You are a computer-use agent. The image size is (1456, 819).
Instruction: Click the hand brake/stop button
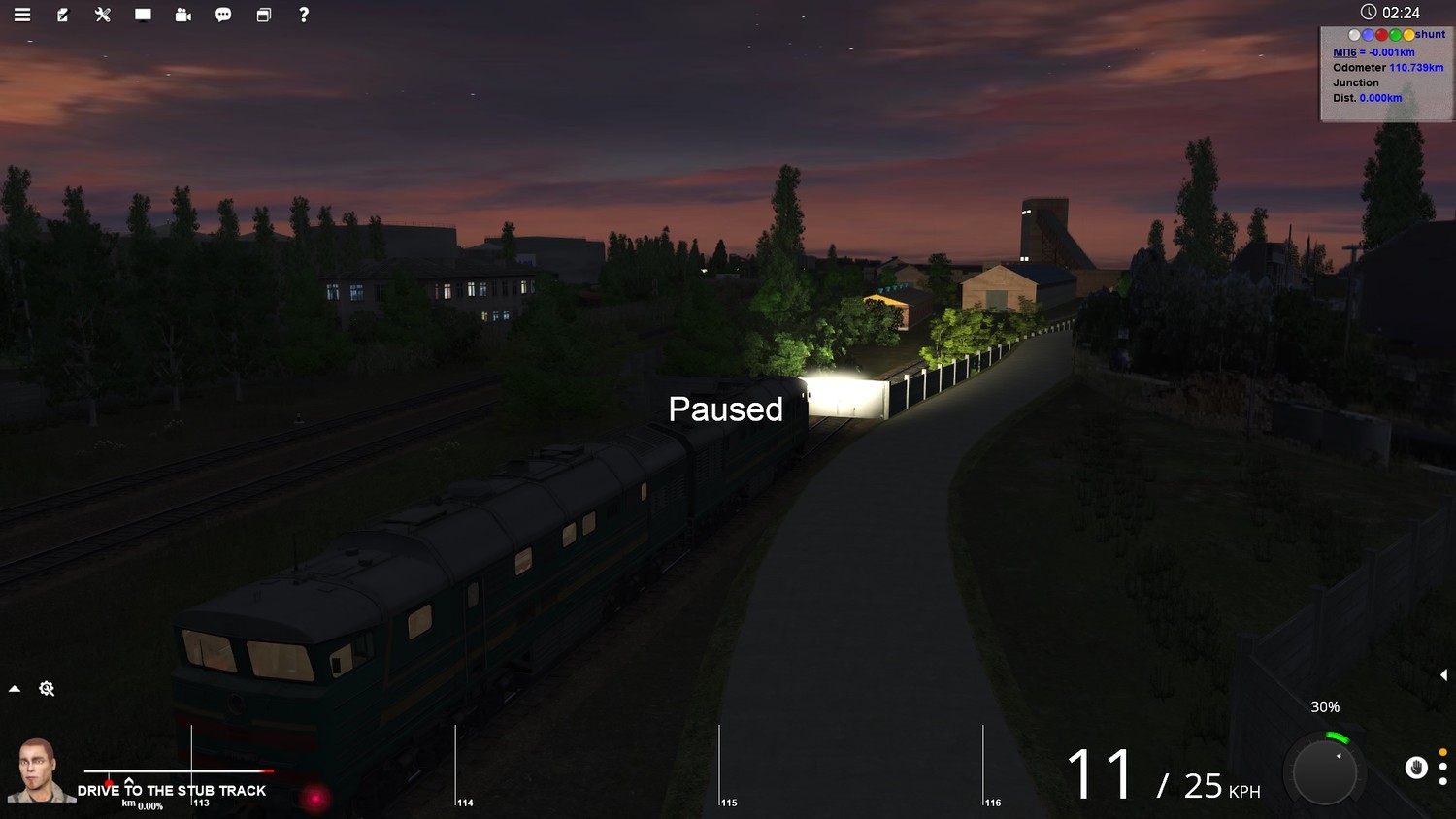coord(1416,768)
